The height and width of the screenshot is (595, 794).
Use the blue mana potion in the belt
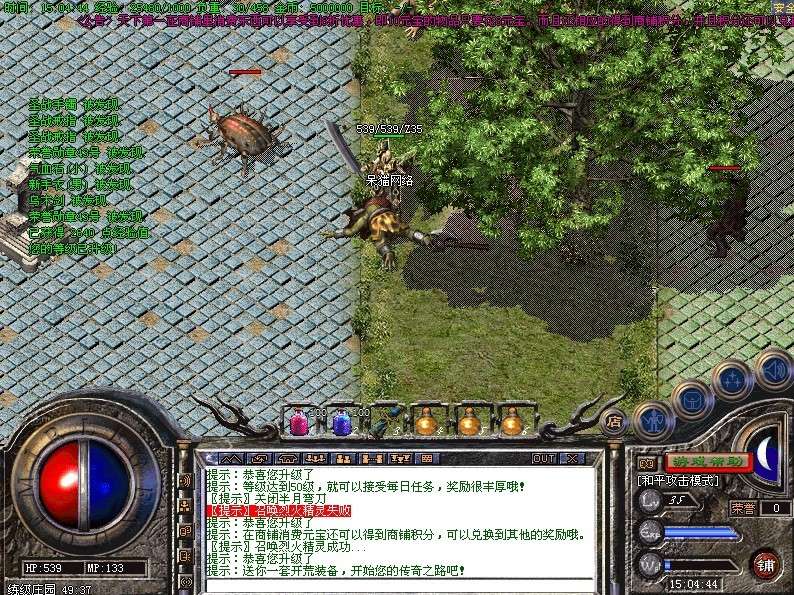[342, 422]
